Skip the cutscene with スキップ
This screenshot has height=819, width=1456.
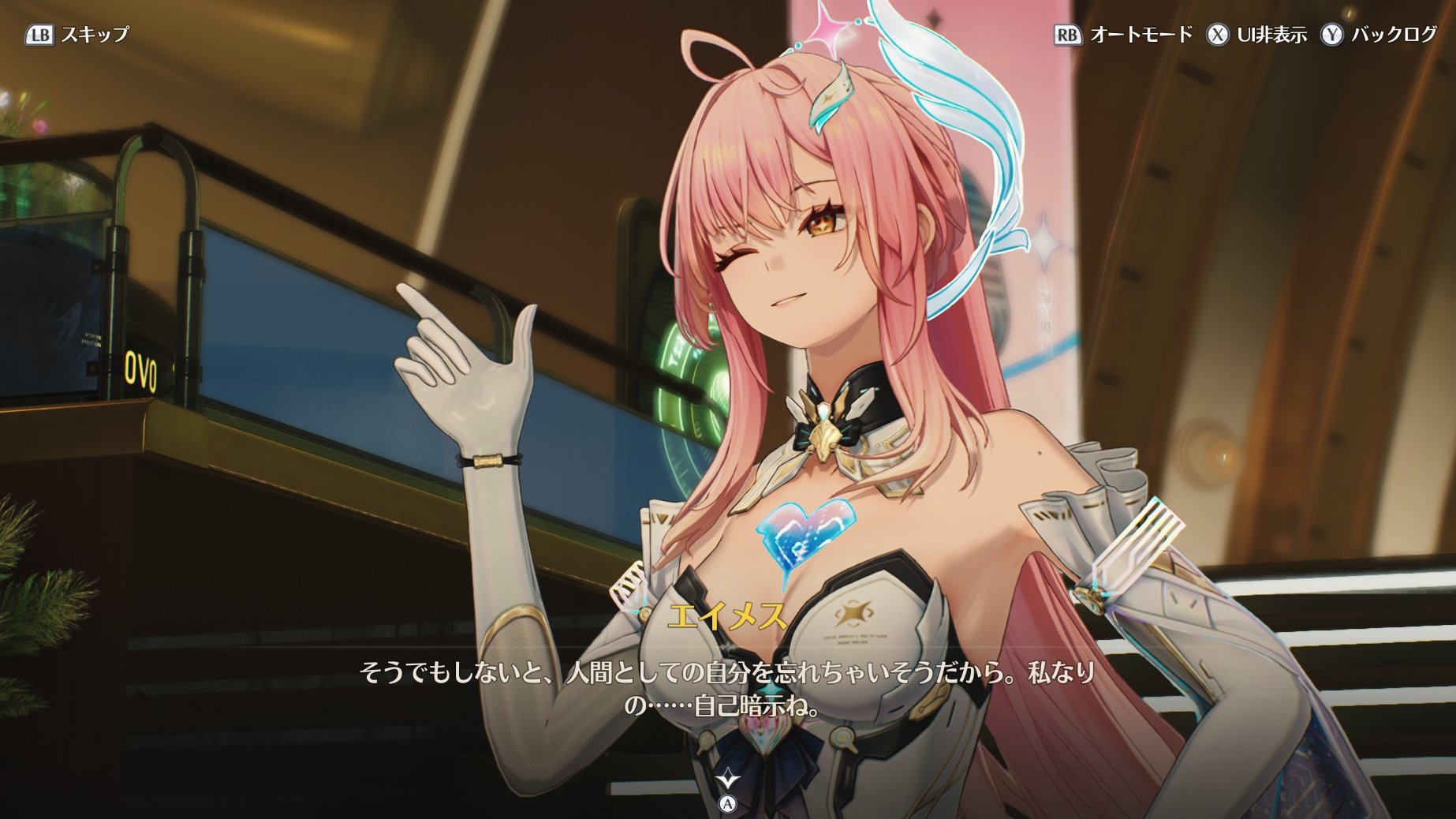(x=77, y=35)
